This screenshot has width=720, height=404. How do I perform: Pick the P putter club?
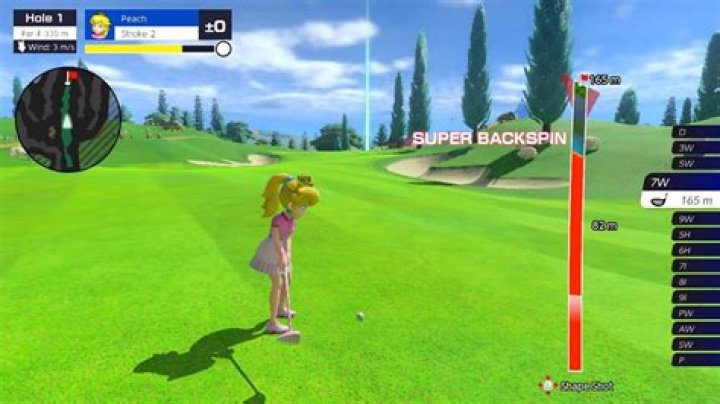tap(697, 359)
